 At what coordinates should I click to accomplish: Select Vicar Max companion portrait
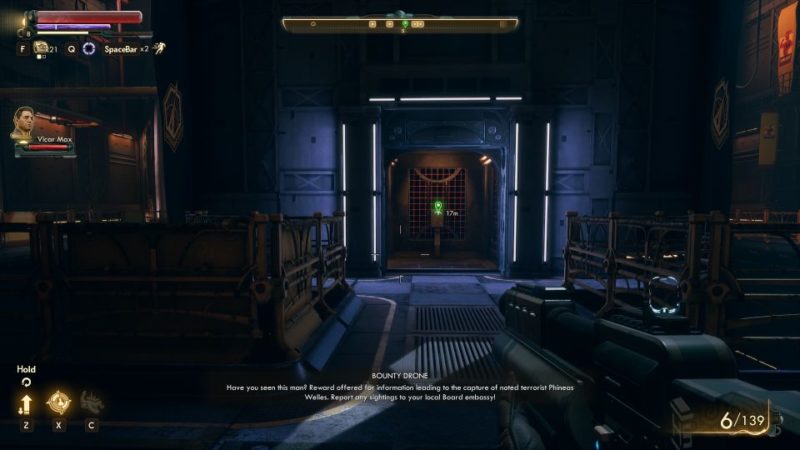click(x=25, y=123)
